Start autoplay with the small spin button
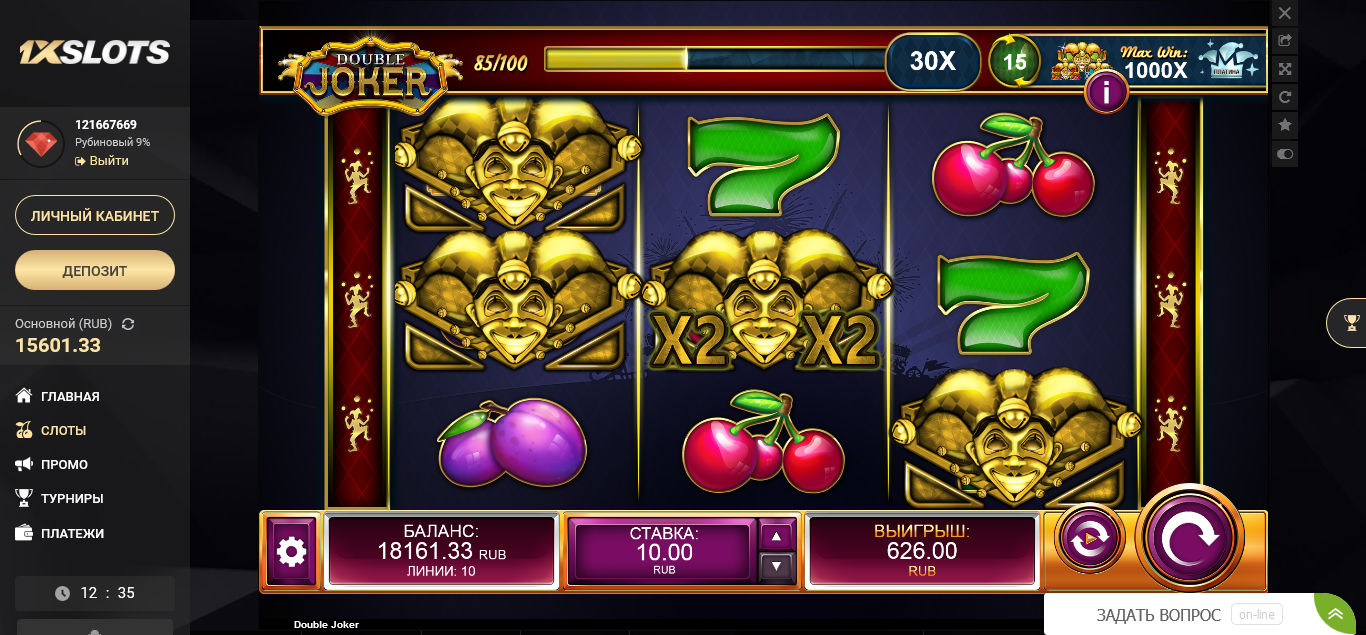1366x635 pixels. (x=1089, y=539)
